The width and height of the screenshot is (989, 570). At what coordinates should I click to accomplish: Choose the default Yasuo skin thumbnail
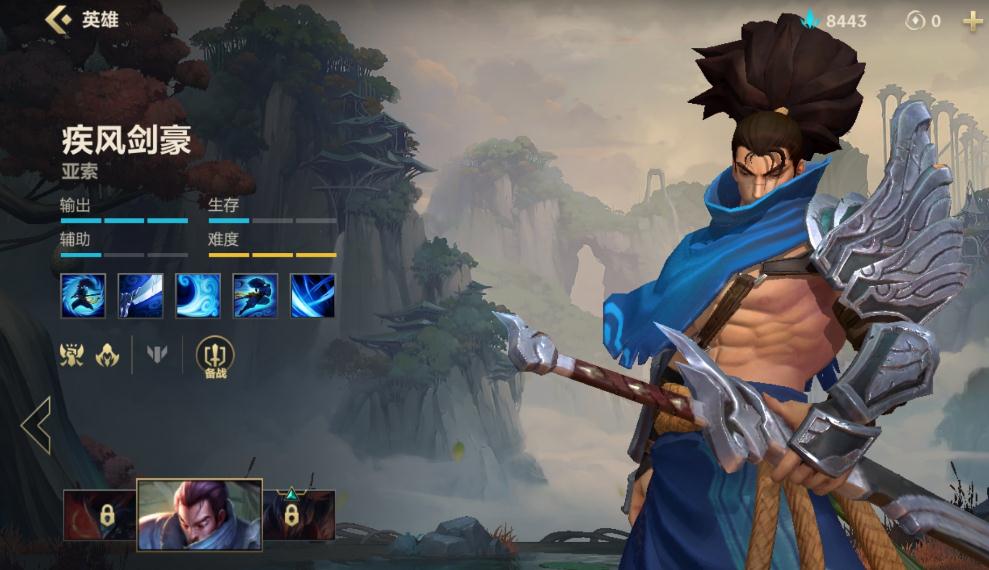(199, 514)
